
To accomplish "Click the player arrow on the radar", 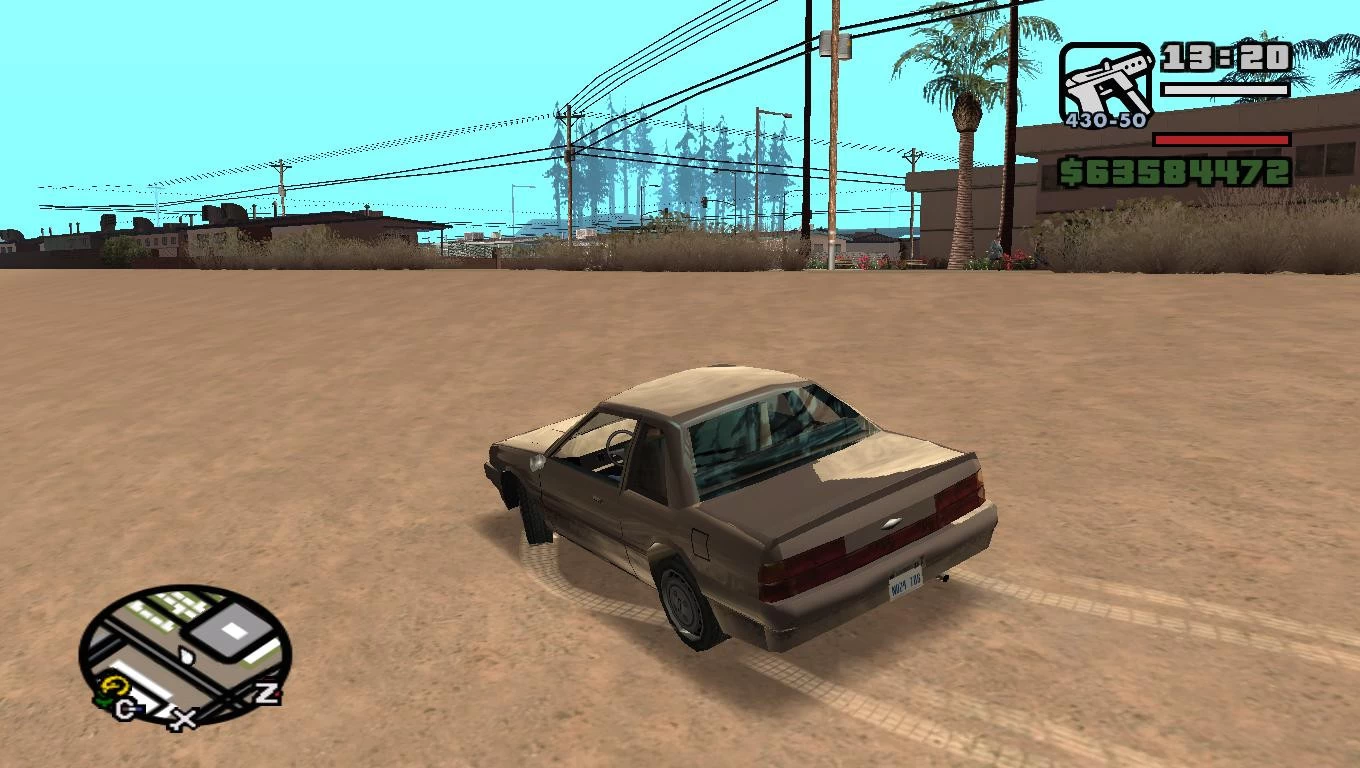I will tap(186, 656).
